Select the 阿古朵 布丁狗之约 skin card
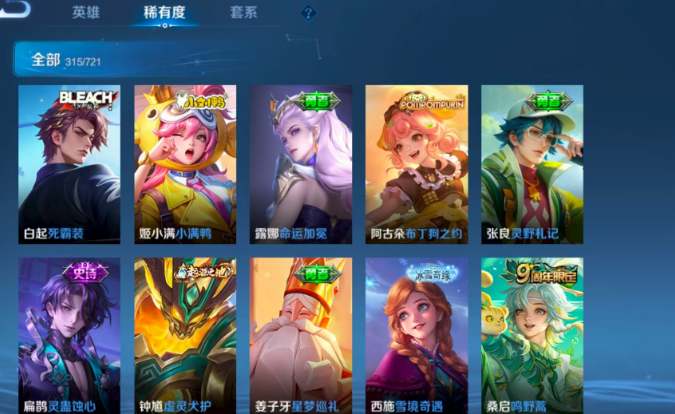This screenshot has width=675, height=414. click(x=417, y=164)
